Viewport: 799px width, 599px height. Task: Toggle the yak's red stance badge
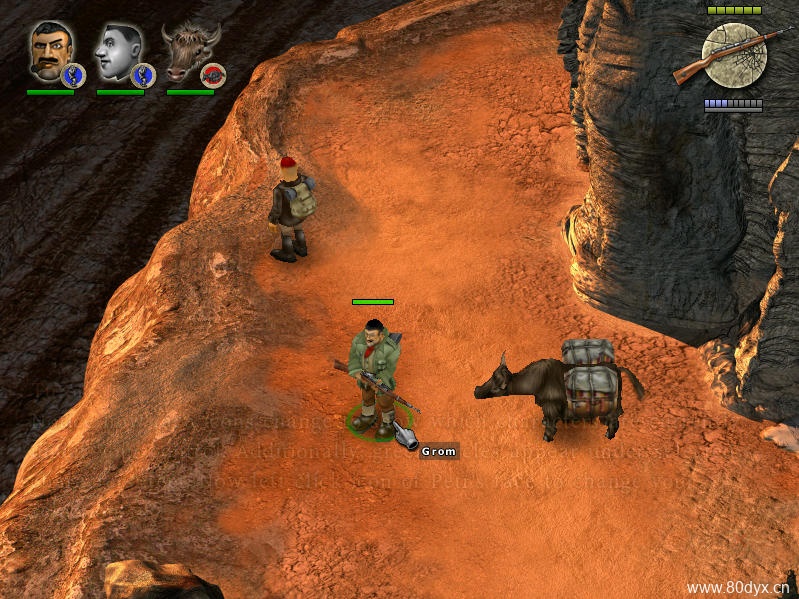(x=213, y=75)
